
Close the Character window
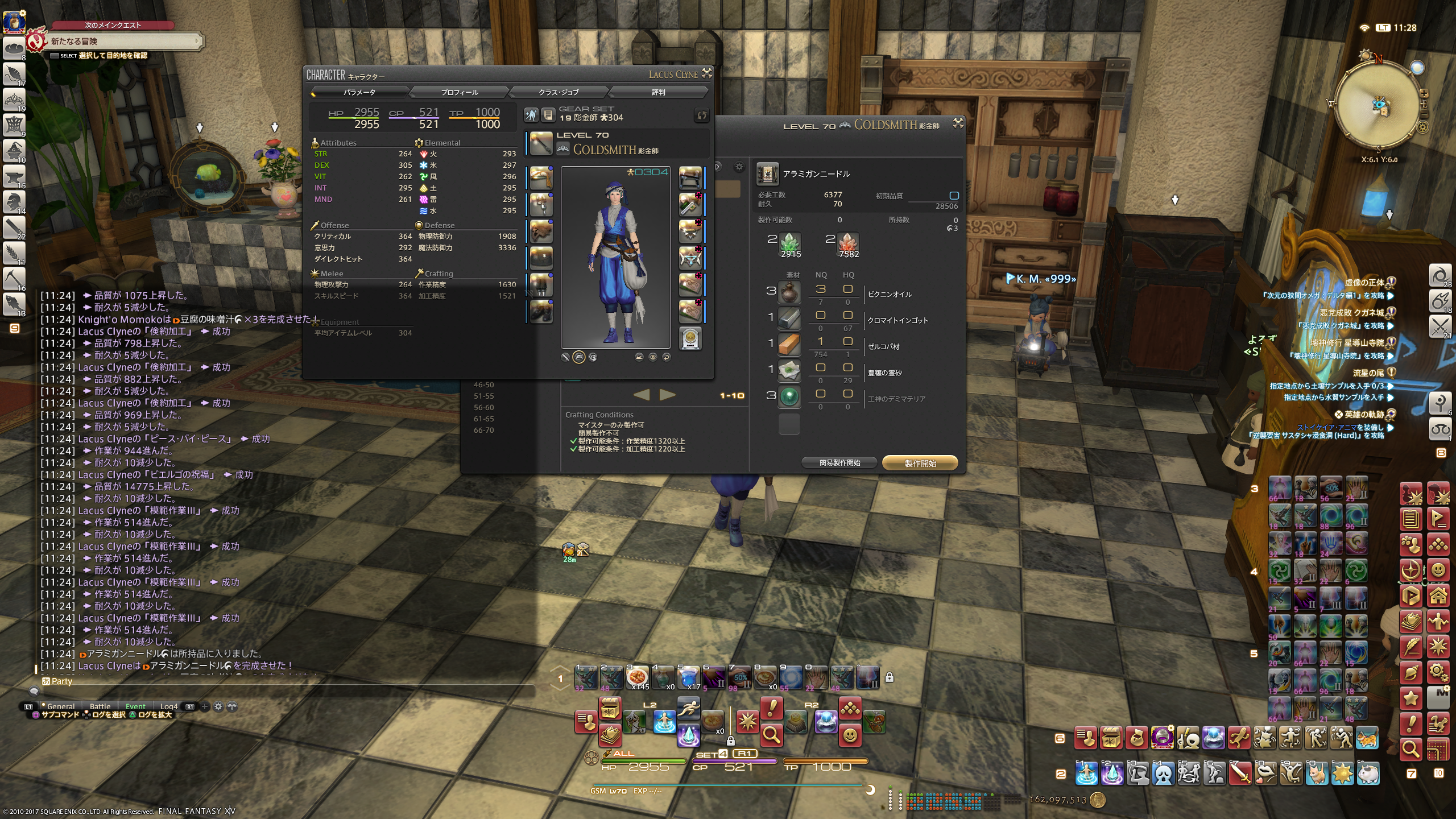[x=707, y=73]
